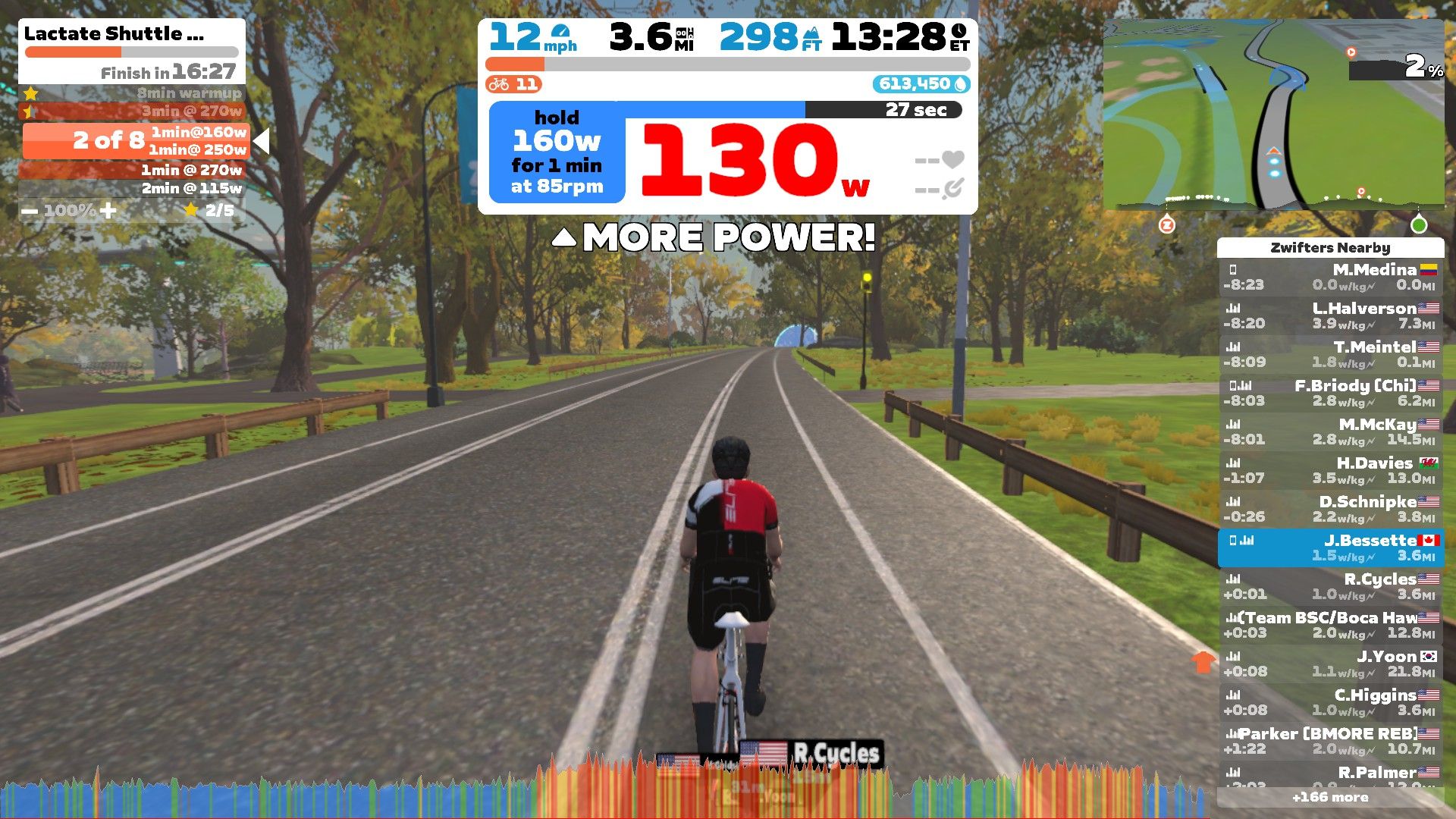This screenshot has height=819, width=1456.
Task: Click the orange Ride On arrow near J.Yoon
Action: 1204,663
